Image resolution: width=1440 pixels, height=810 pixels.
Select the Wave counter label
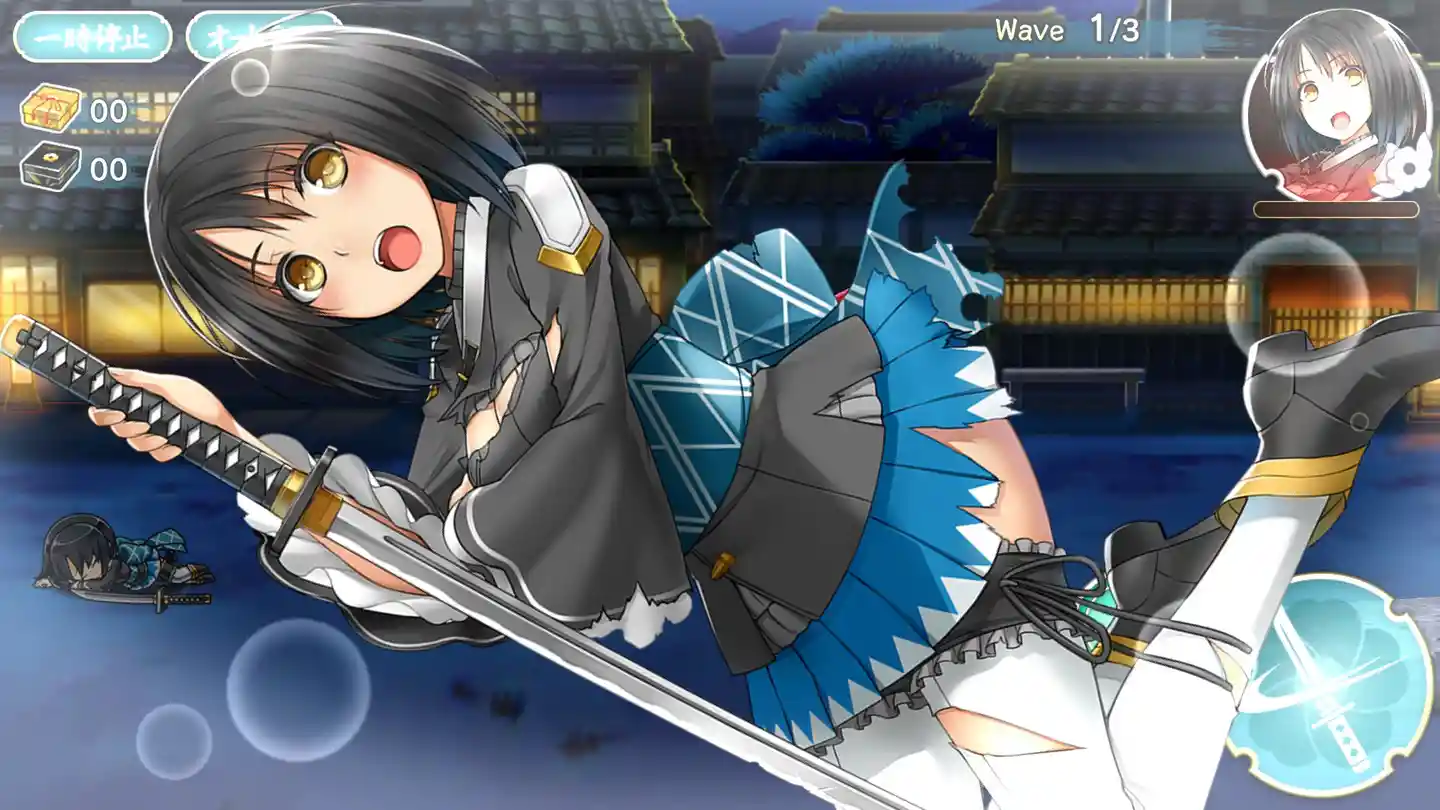(1030, 30)
